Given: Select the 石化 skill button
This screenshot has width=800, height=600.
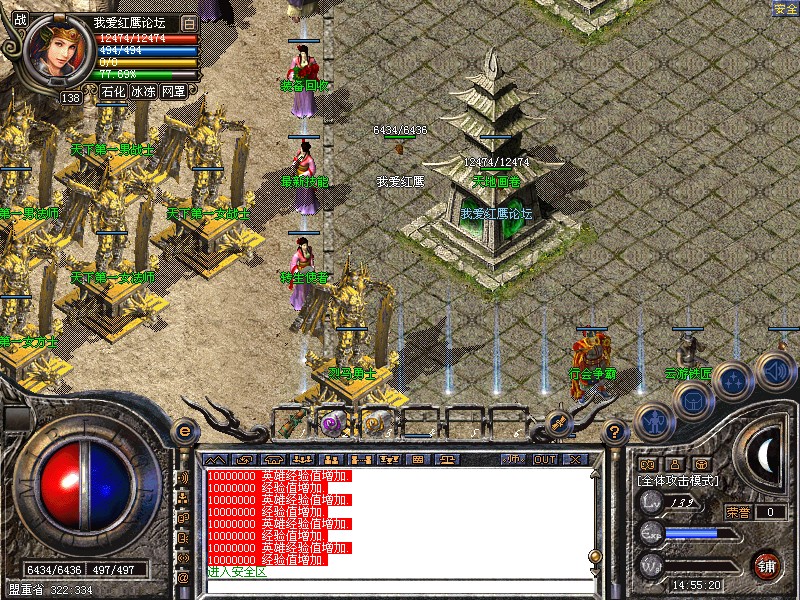Looking at the screenshot, I should 113,91.
